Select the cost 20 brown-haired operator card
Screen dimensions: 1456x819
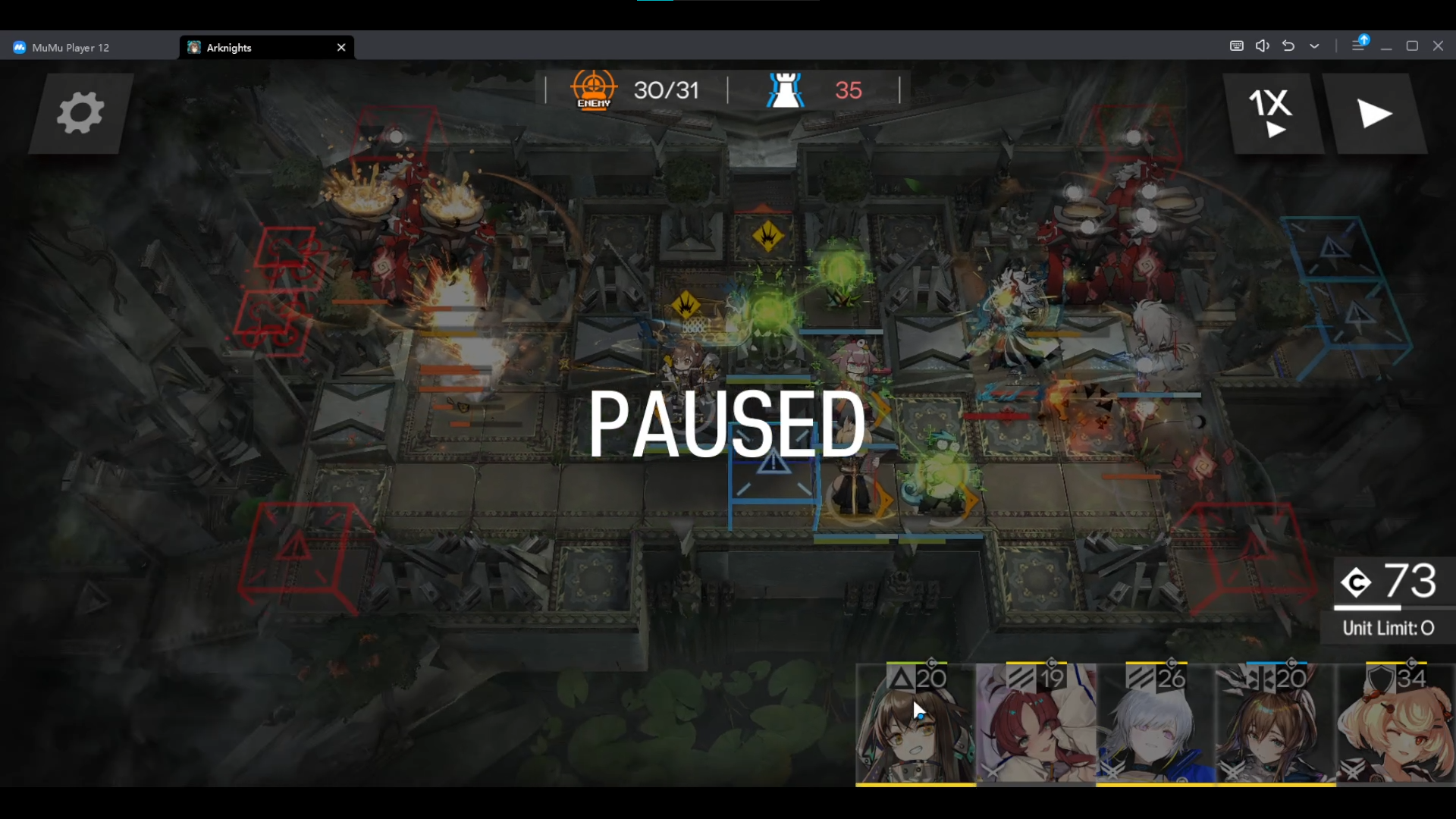(x=915, y=724)
